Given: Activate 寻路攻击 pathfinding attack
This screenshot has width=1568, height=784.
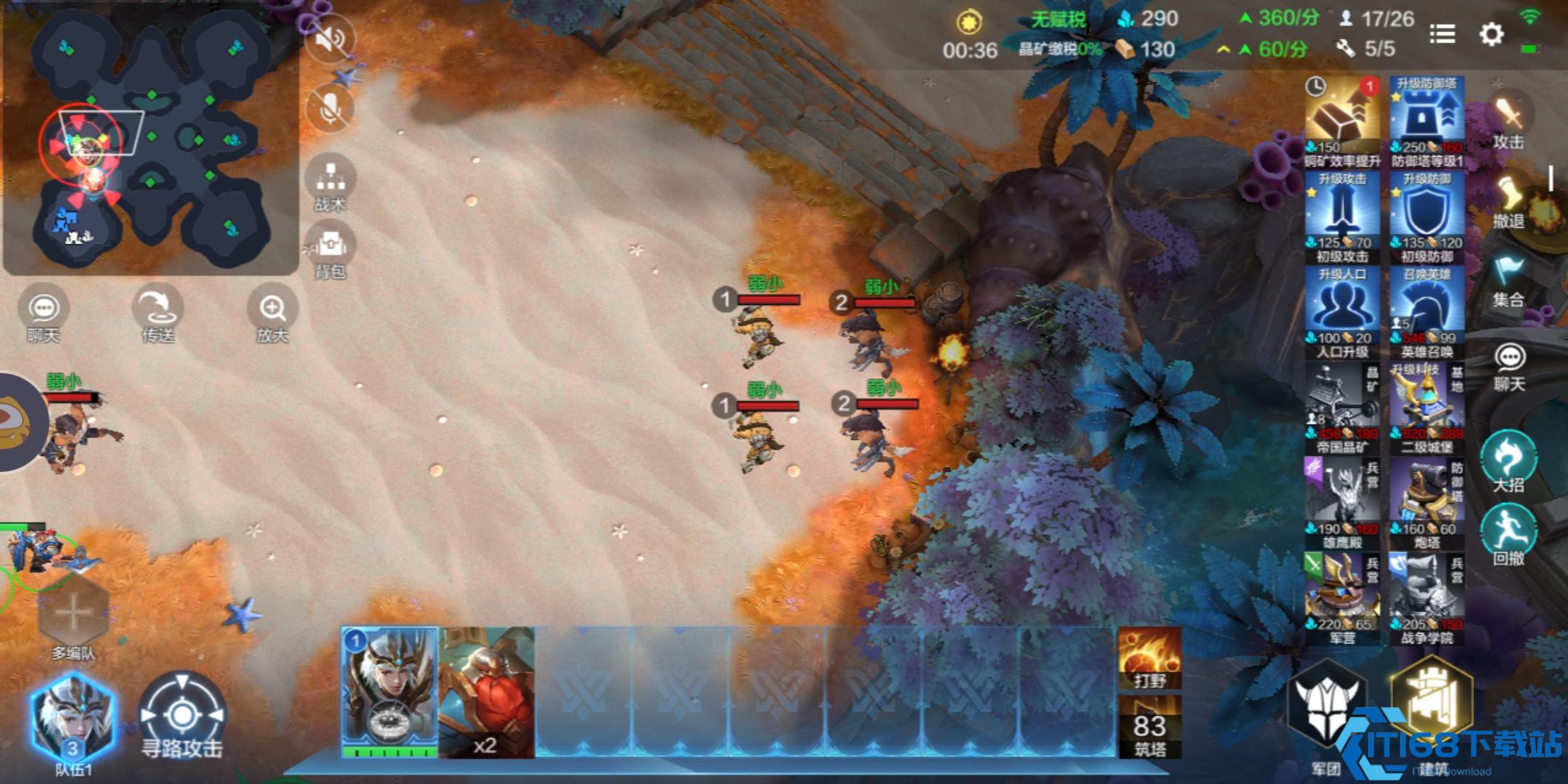Looking at the screenshot, I should (181, 719).
